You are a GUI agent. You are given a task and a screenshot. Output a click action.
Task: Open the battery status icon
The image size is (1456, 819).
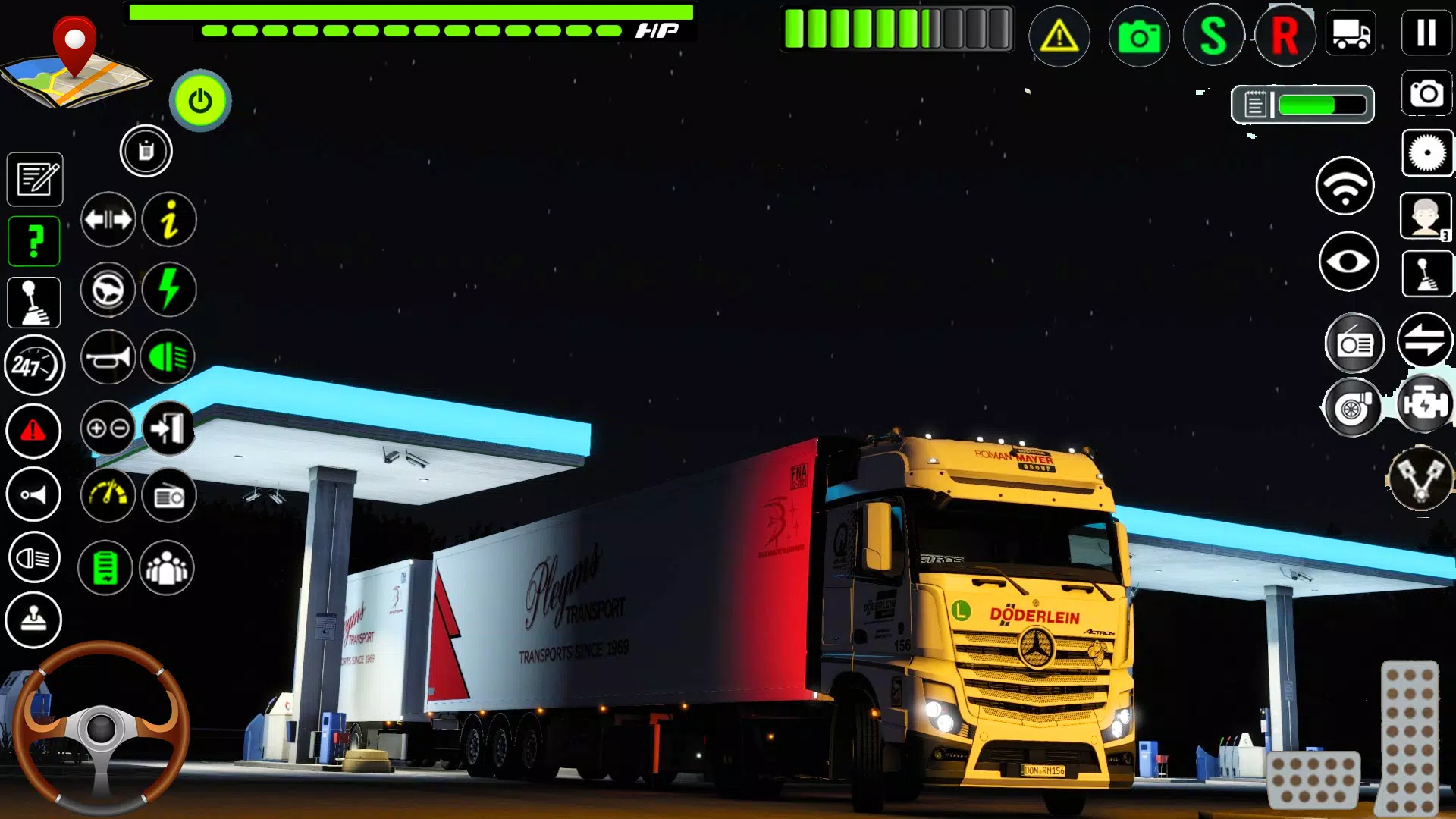point(106,567)
